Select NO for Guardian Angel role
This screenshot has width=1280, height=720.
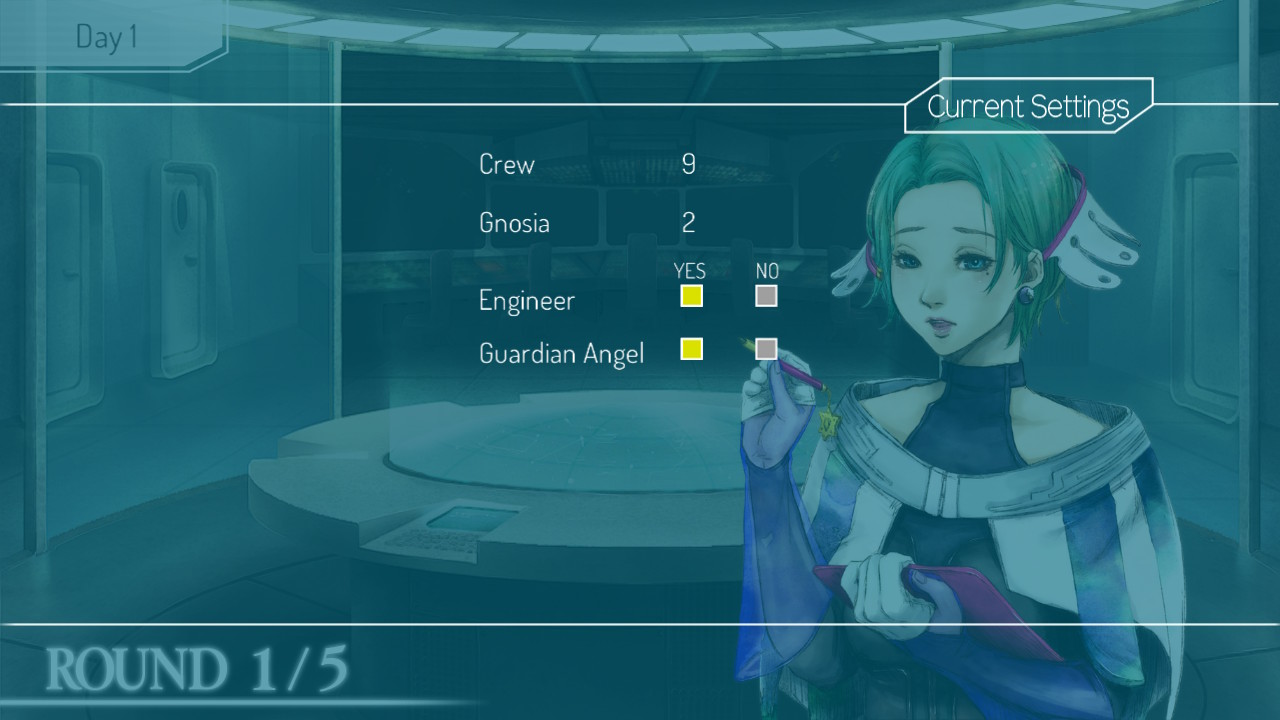coord(766,349)
